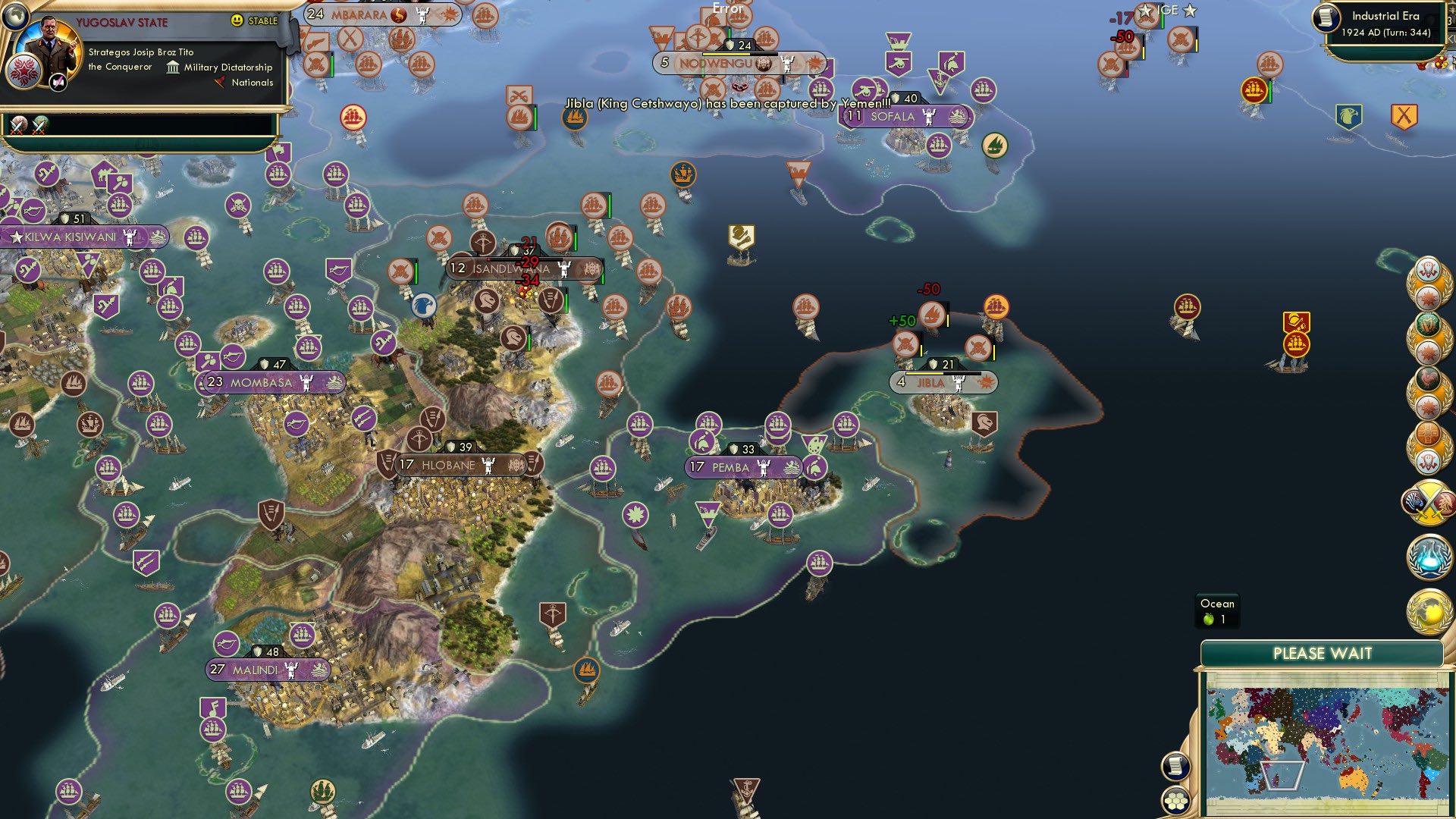
Task: Click the rooster notification icon on right sidebar
Action: tap(1426, 377)
